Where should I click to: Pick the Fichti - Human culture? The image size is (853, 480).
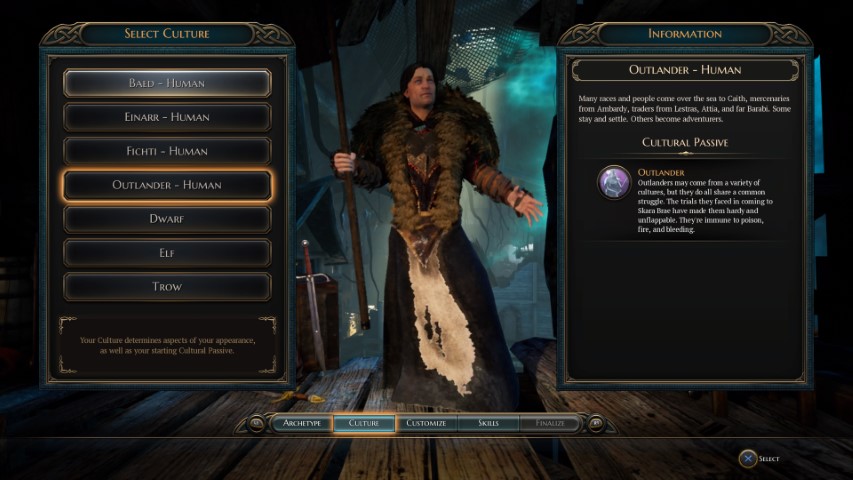[x=167, y=151]
